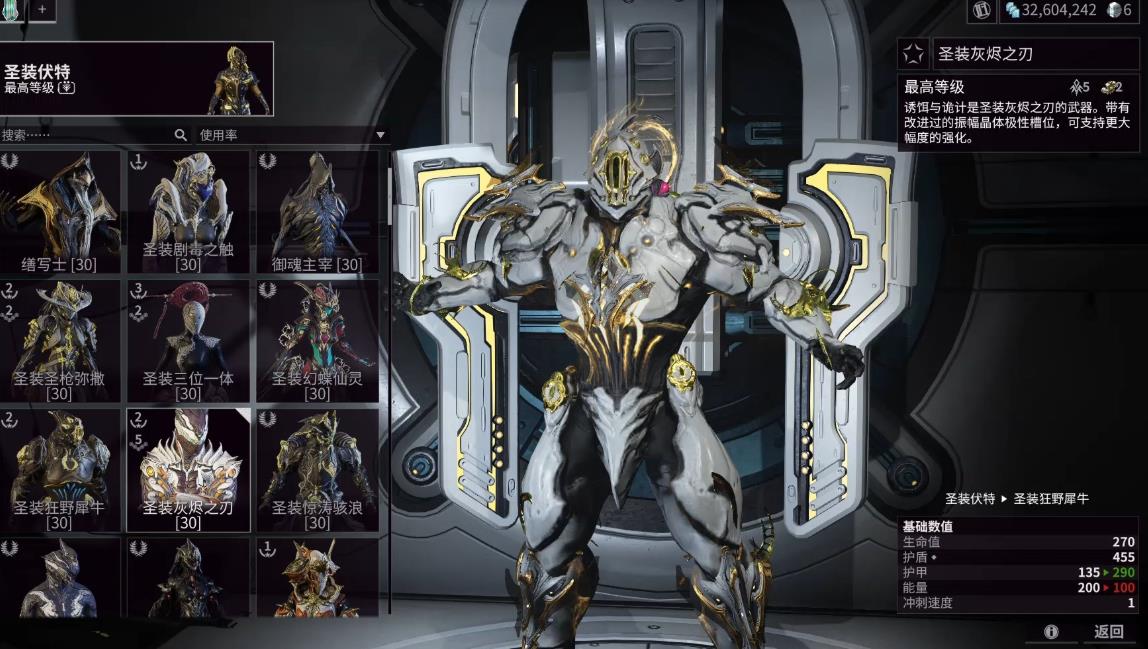Choose the 圣装惊涛骇浪 warframe
The image size is (1148, 649).
tap(317, 469)
